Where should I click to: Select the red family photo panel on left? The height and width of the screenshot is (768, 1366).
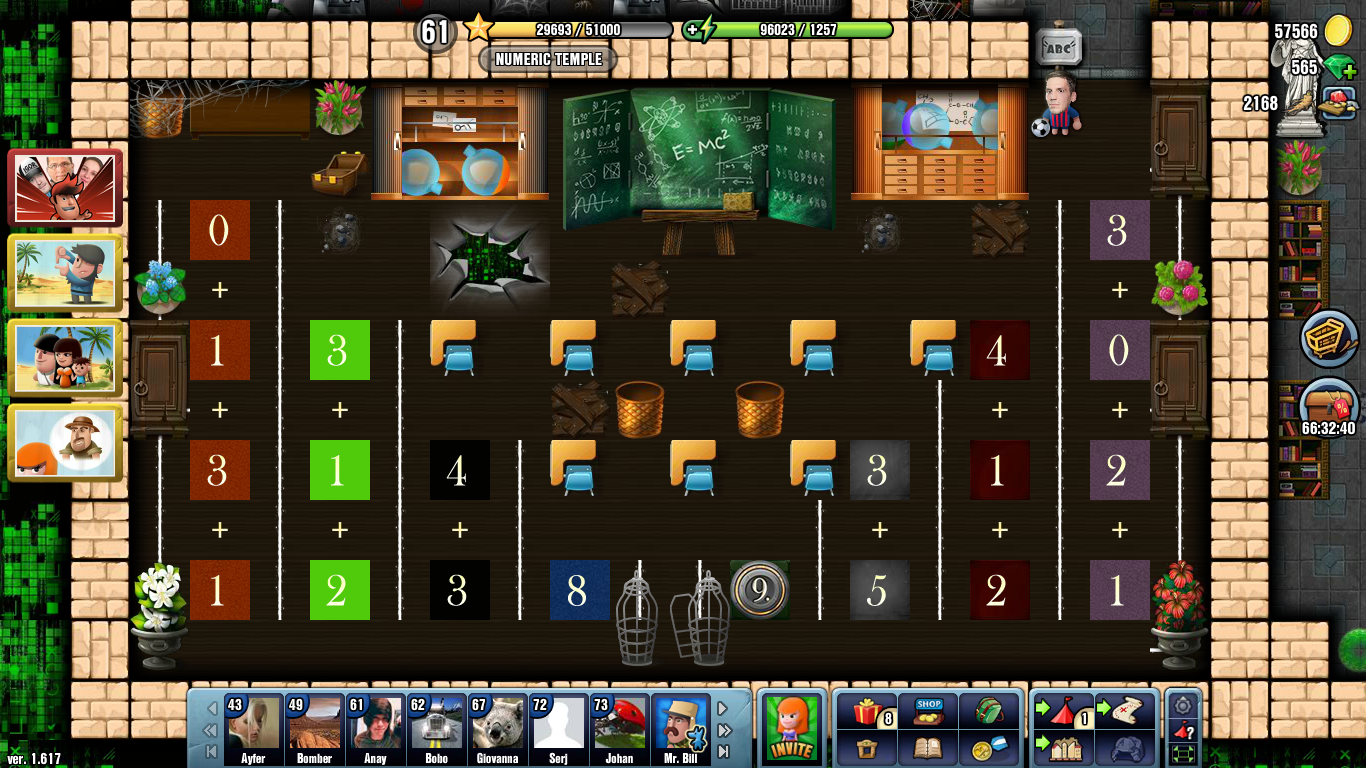66,187
